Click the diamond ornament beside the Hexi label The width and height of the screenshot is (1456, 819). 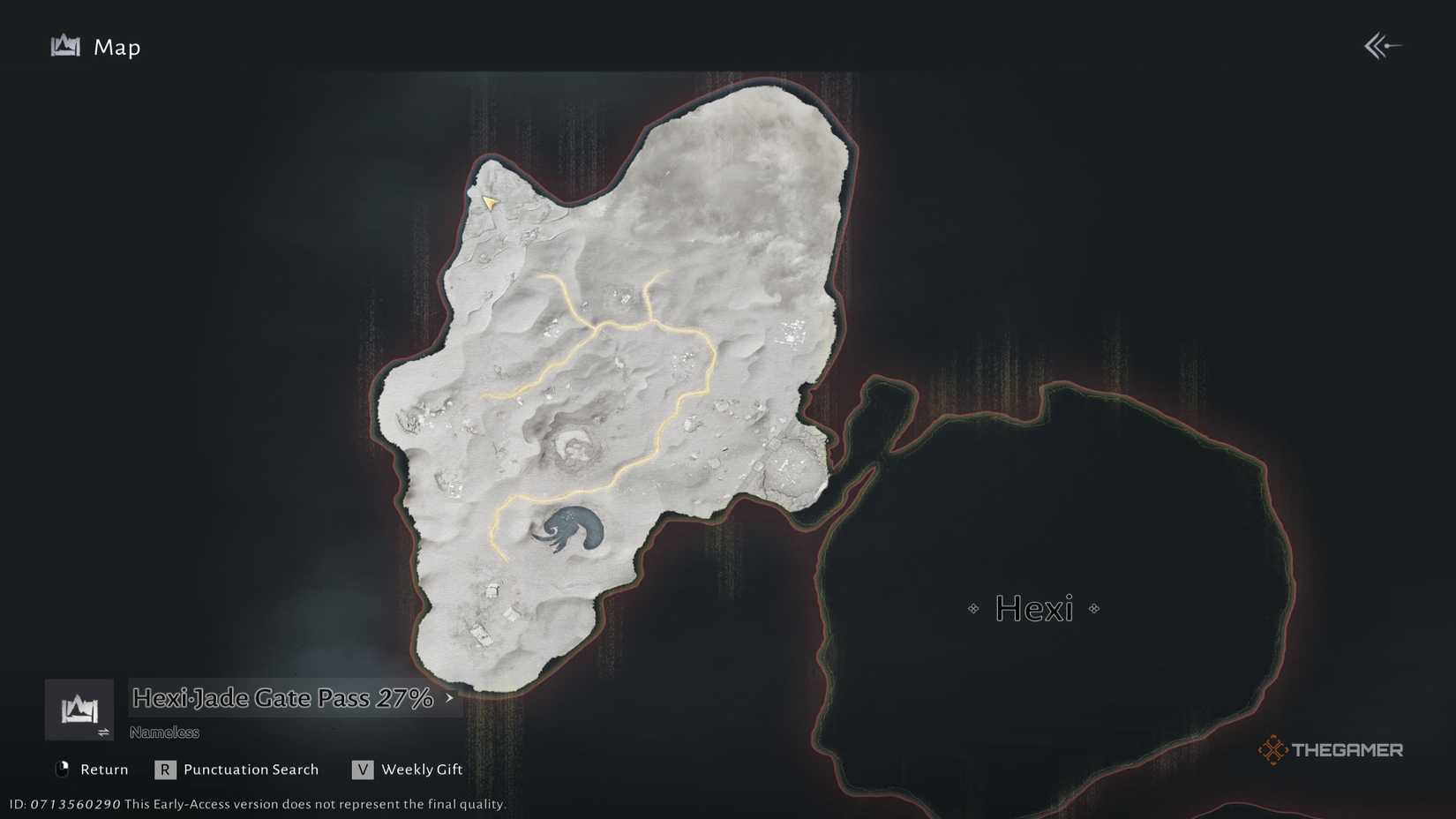[x=973, y=608]
